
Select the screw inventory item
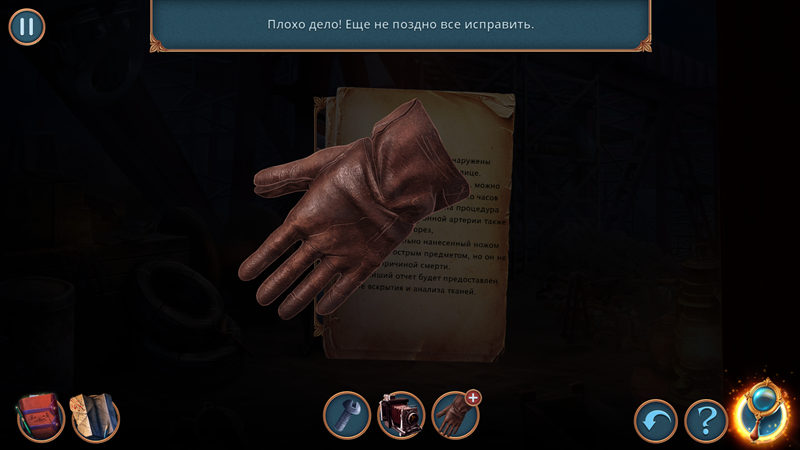pyautogui.click(x=347, y=415)
